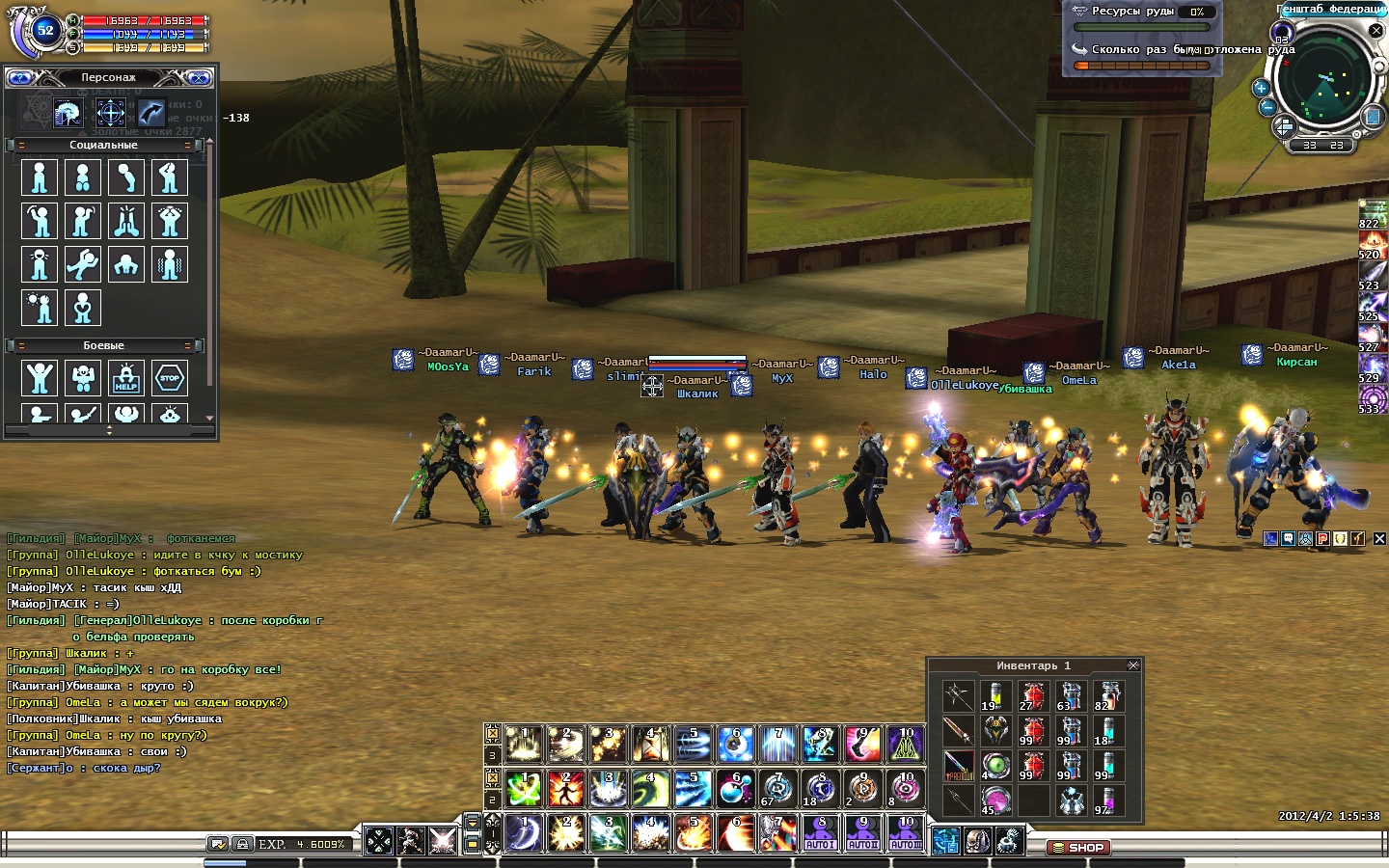1389x868 pixels.
Task: Pick the yellow vial stack of 19
Action: pos(995,696)
